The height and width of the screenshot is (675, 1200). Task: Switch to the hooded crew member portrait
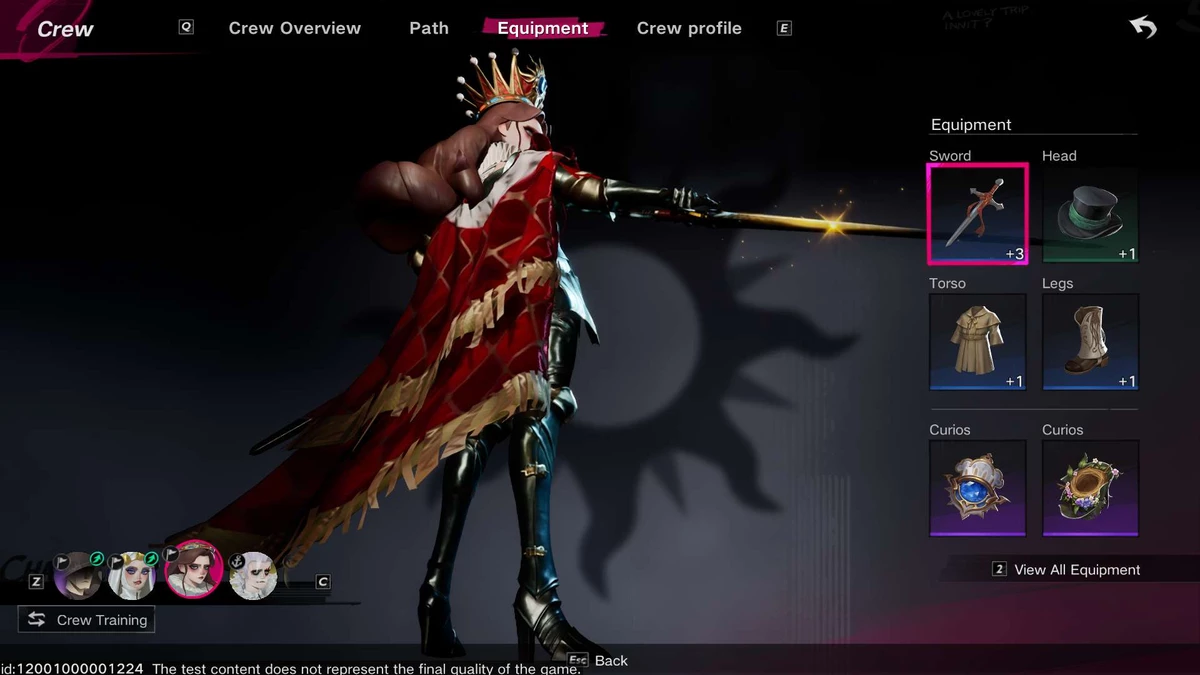coord(77,575)
